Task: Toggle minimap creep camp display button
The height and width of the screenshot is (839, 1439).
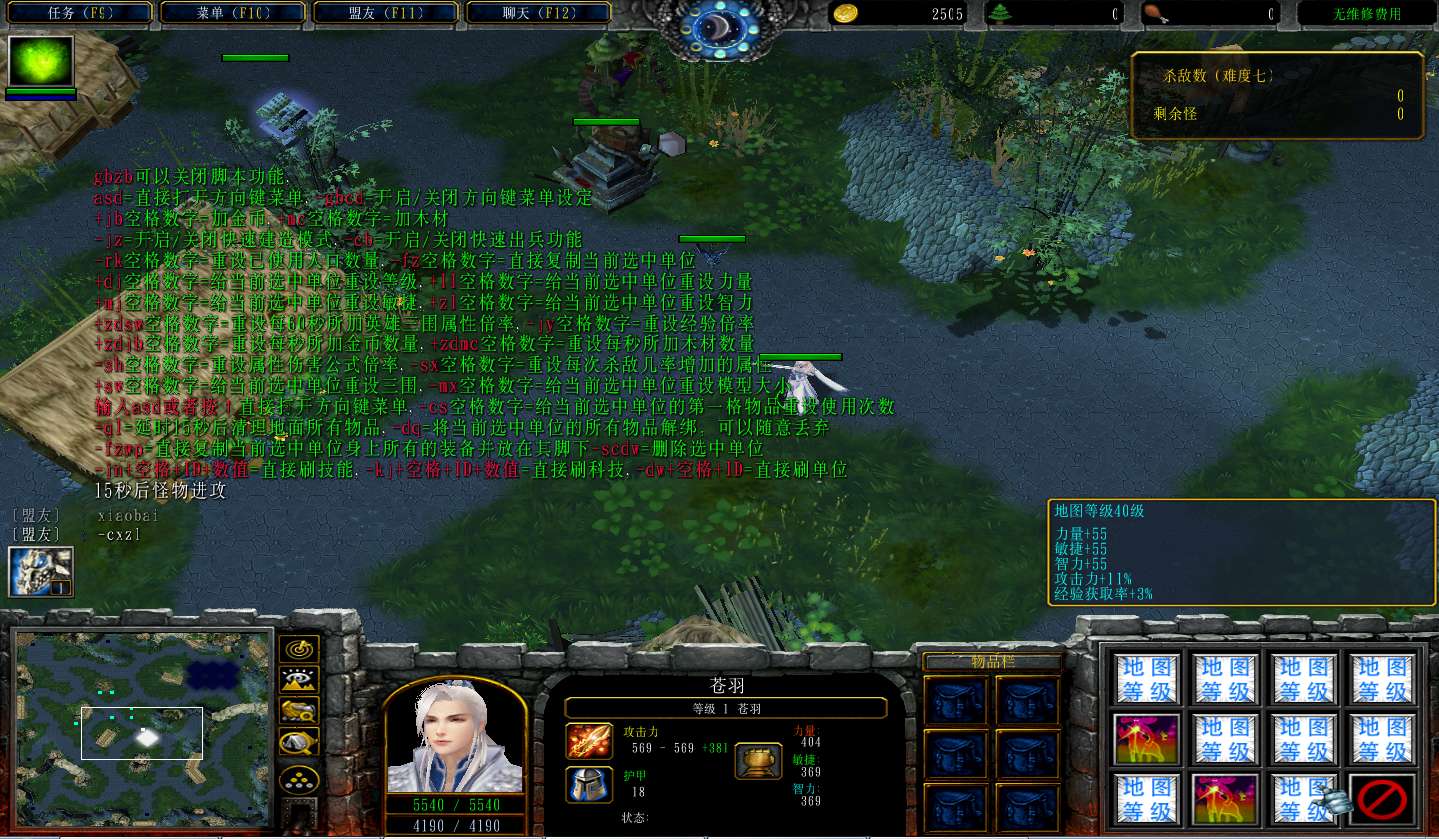Action: 299,743
